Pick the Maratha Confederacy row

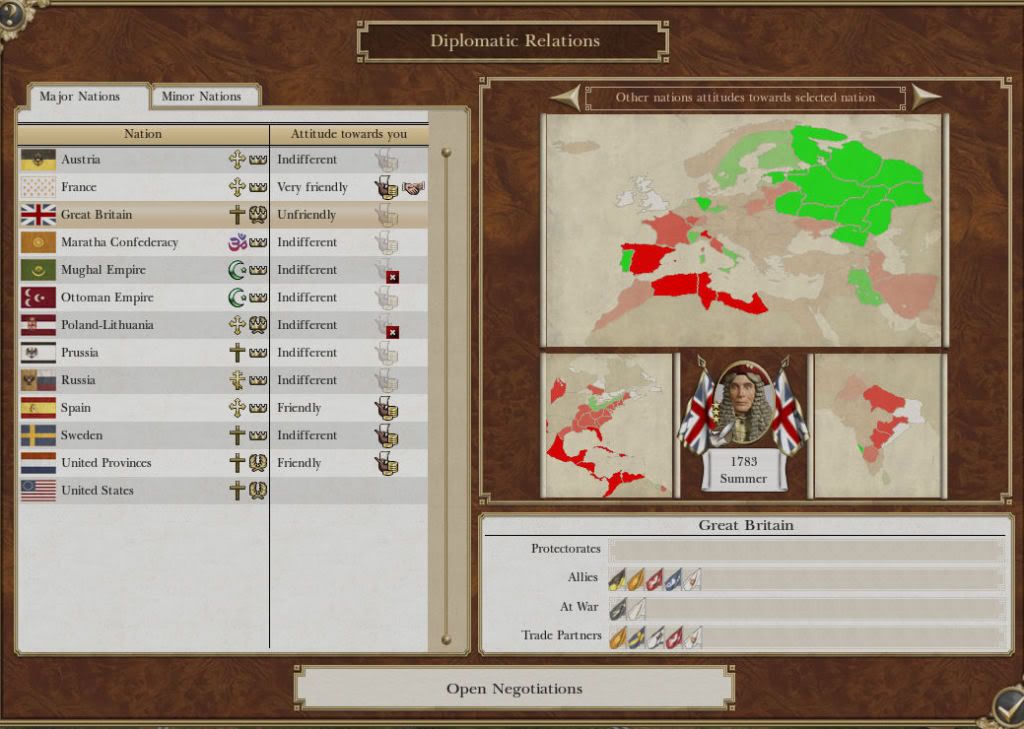pyautogui.click(x=119, y=242)
